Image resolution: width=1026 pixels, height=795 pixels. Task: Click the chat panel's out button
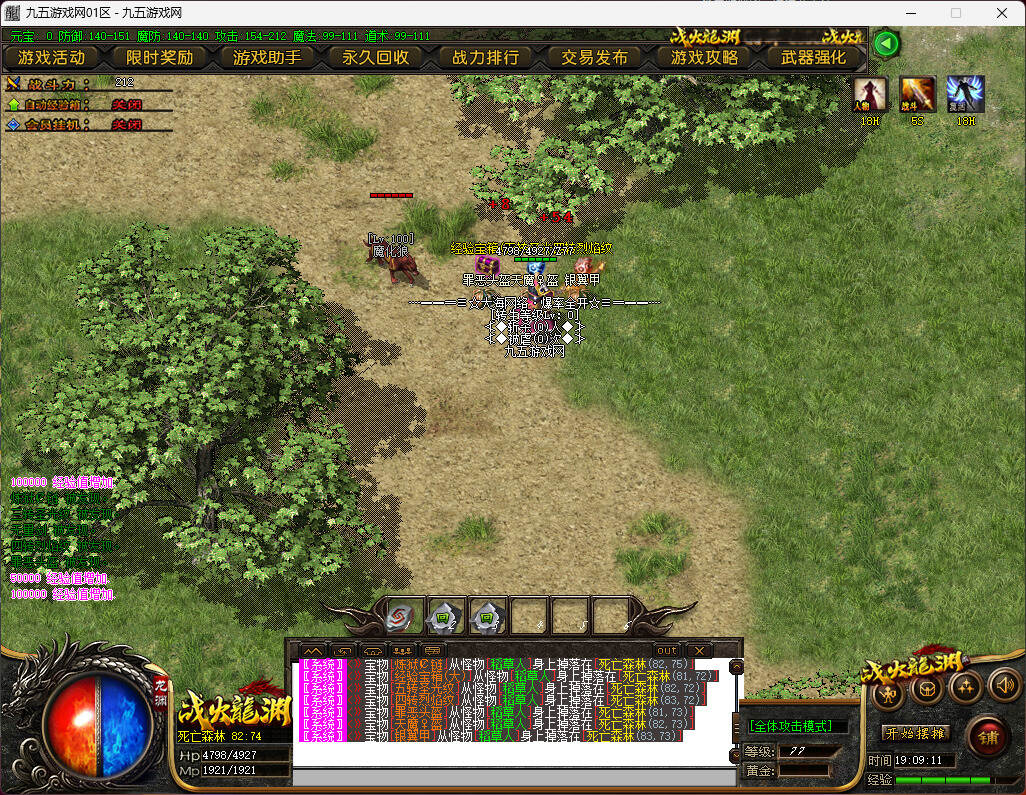click(x=666, y=650)
